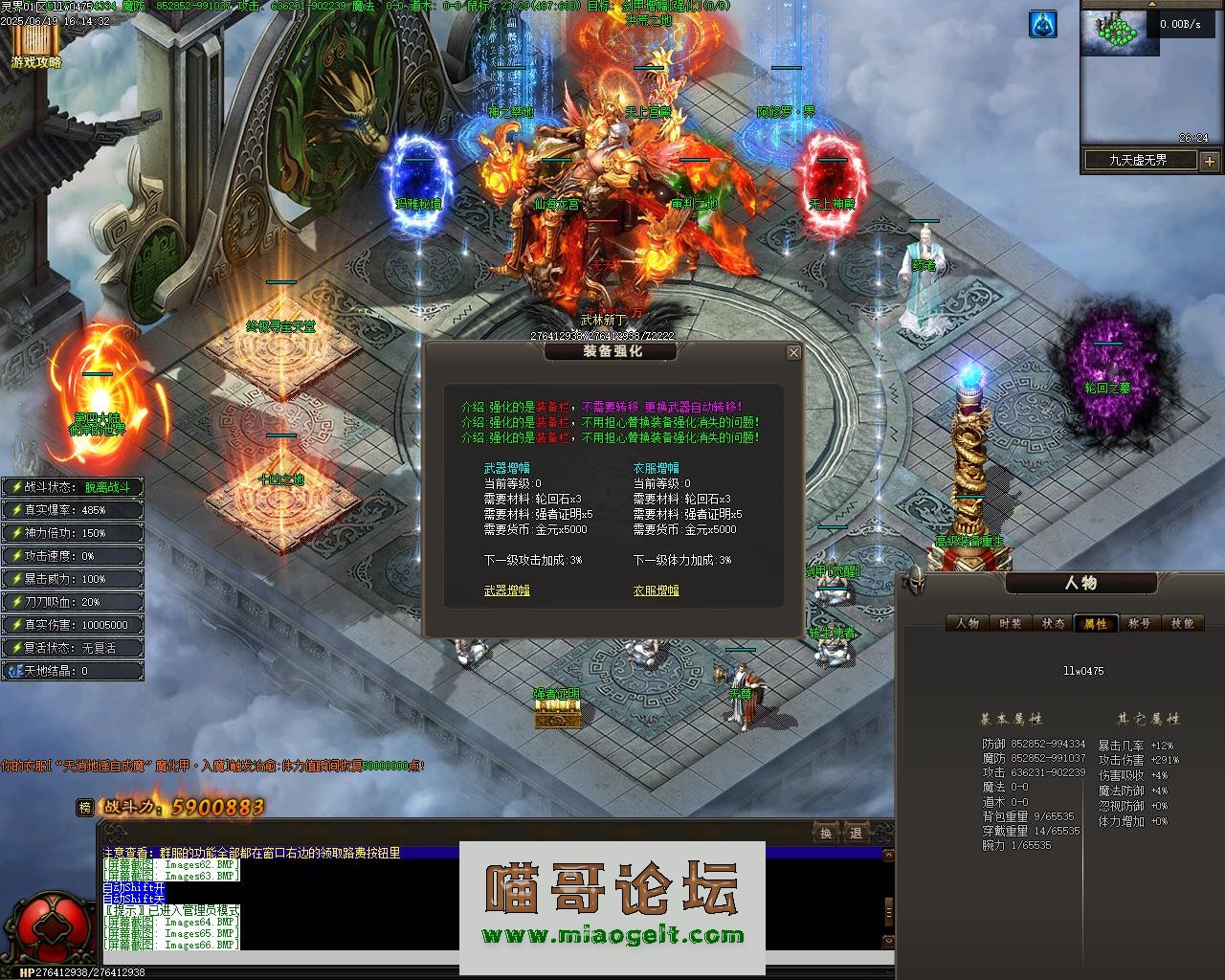
Task: Open the 技能 tab
Action: pyautogui.click(x=1182, y=623)
